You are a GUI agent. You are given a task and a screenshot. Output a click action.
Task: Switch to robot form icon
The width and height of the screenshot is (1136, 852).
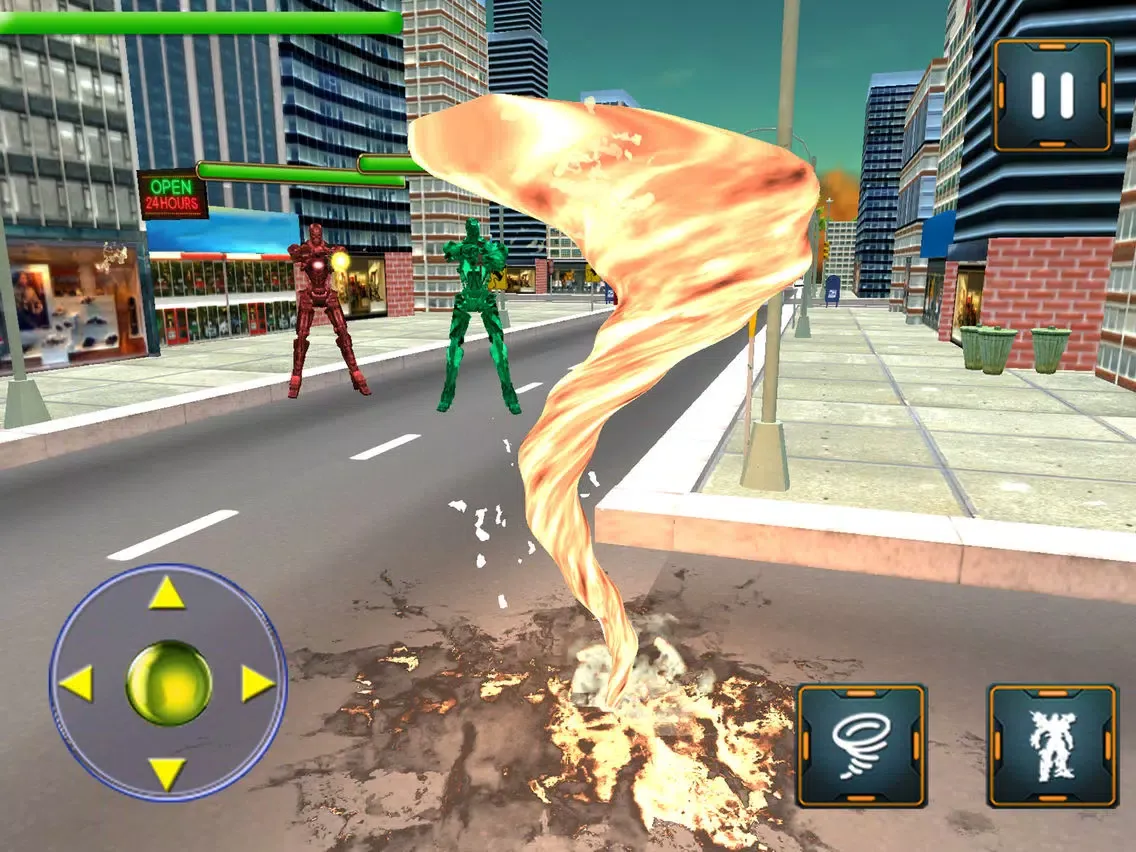click(x=1052, y=745)
